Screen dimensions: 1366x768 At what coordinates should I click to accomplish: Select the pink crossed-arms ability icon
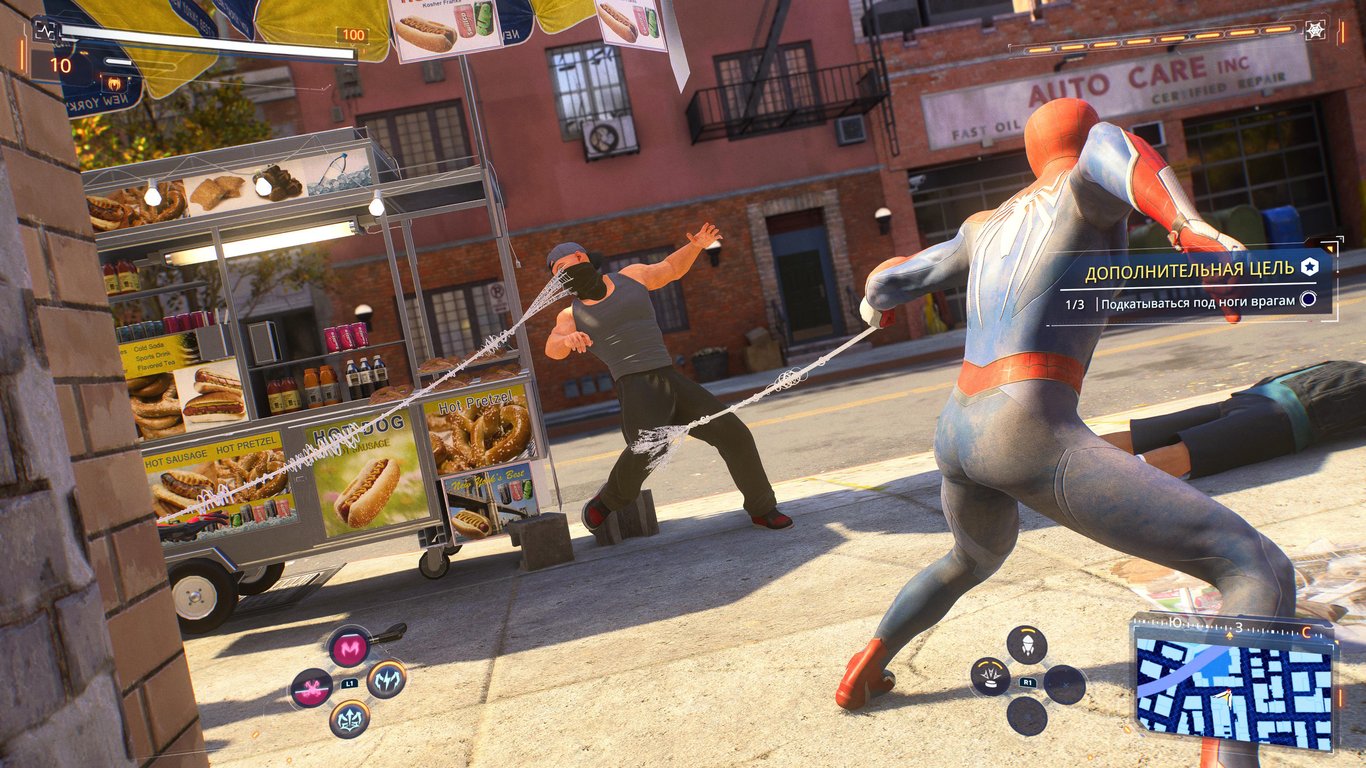311,687
